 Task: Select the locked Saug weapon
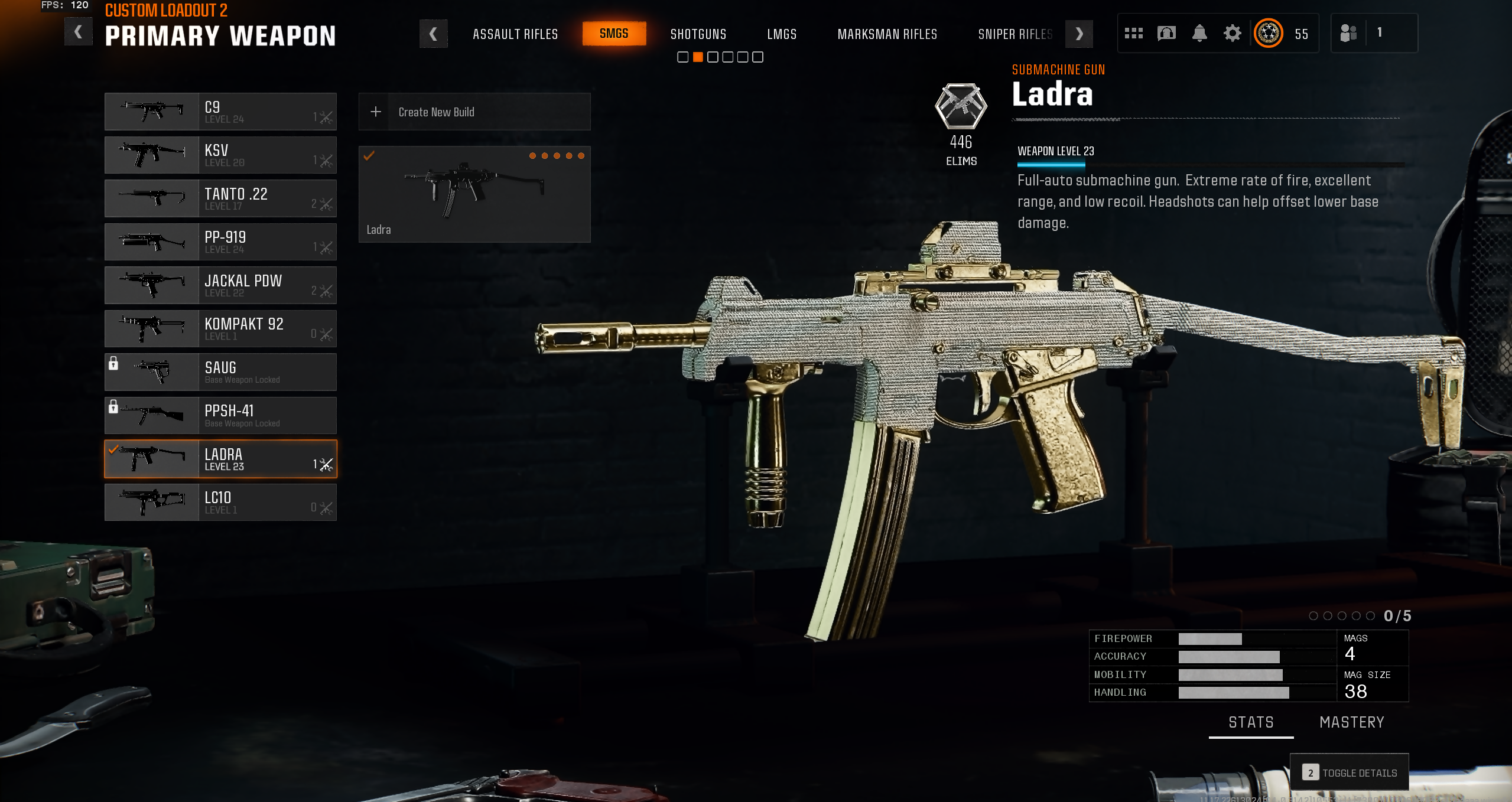point(220,372)
